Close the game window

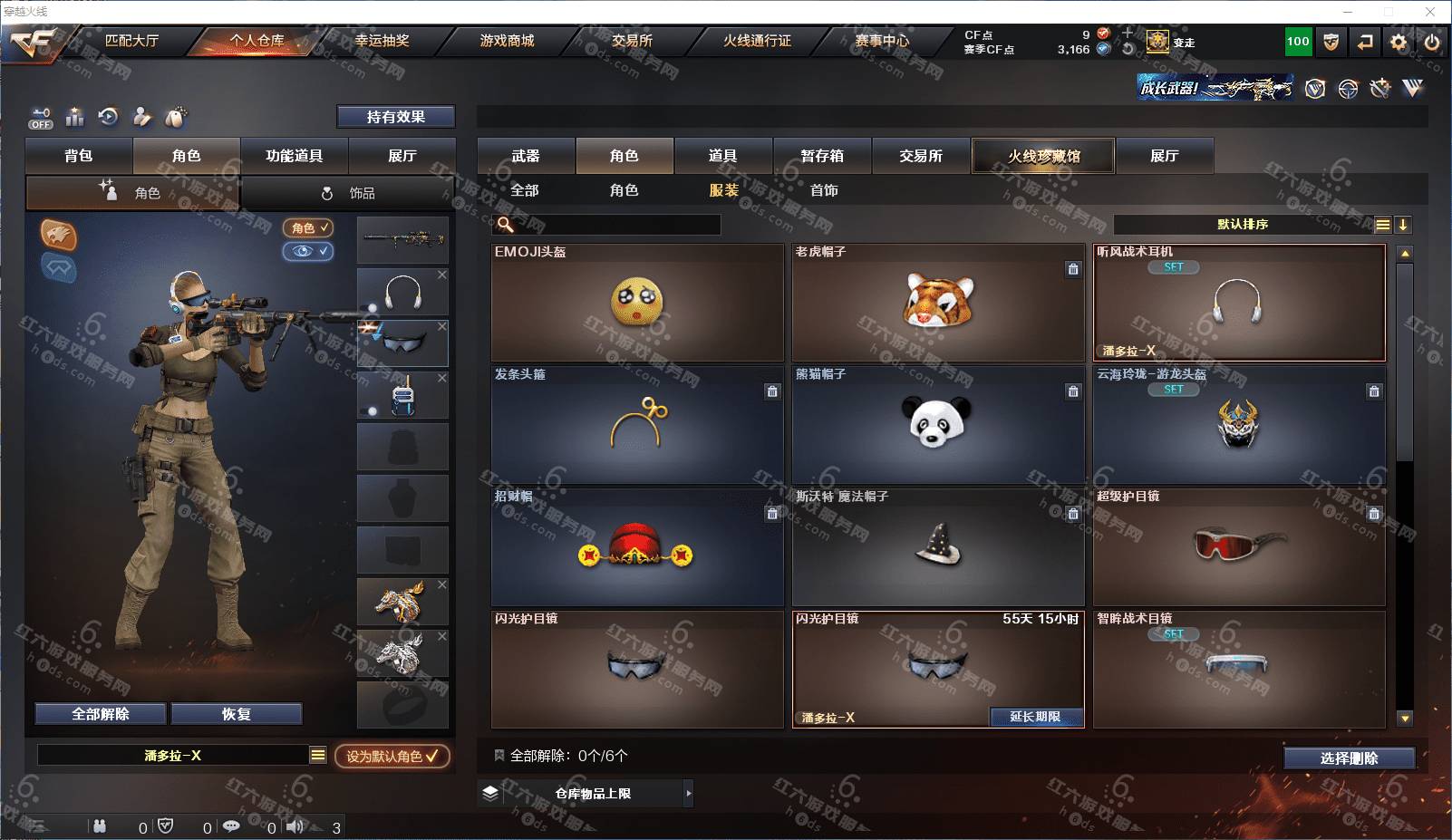1430,12
